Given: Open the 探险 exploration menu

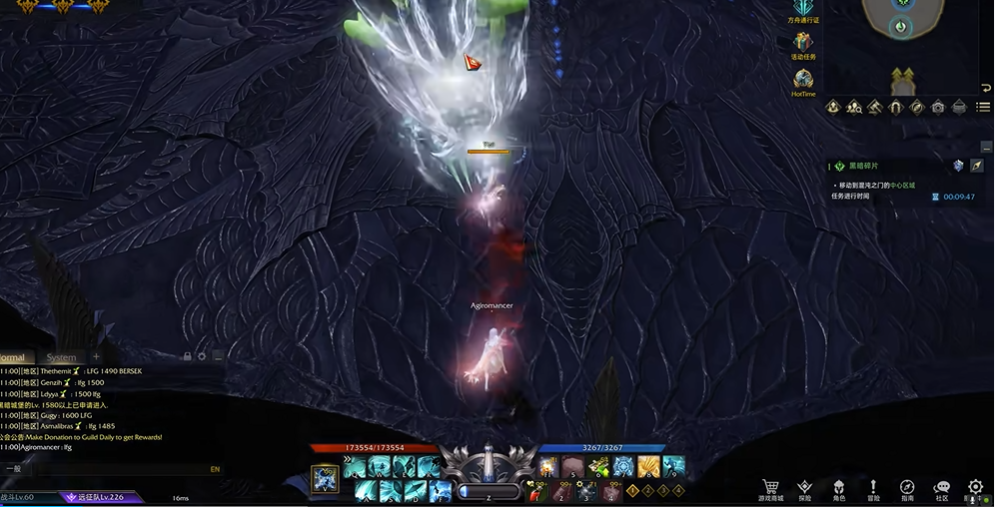Looking at the screenshot, I should pyautogui.click(x=805, y=489).
